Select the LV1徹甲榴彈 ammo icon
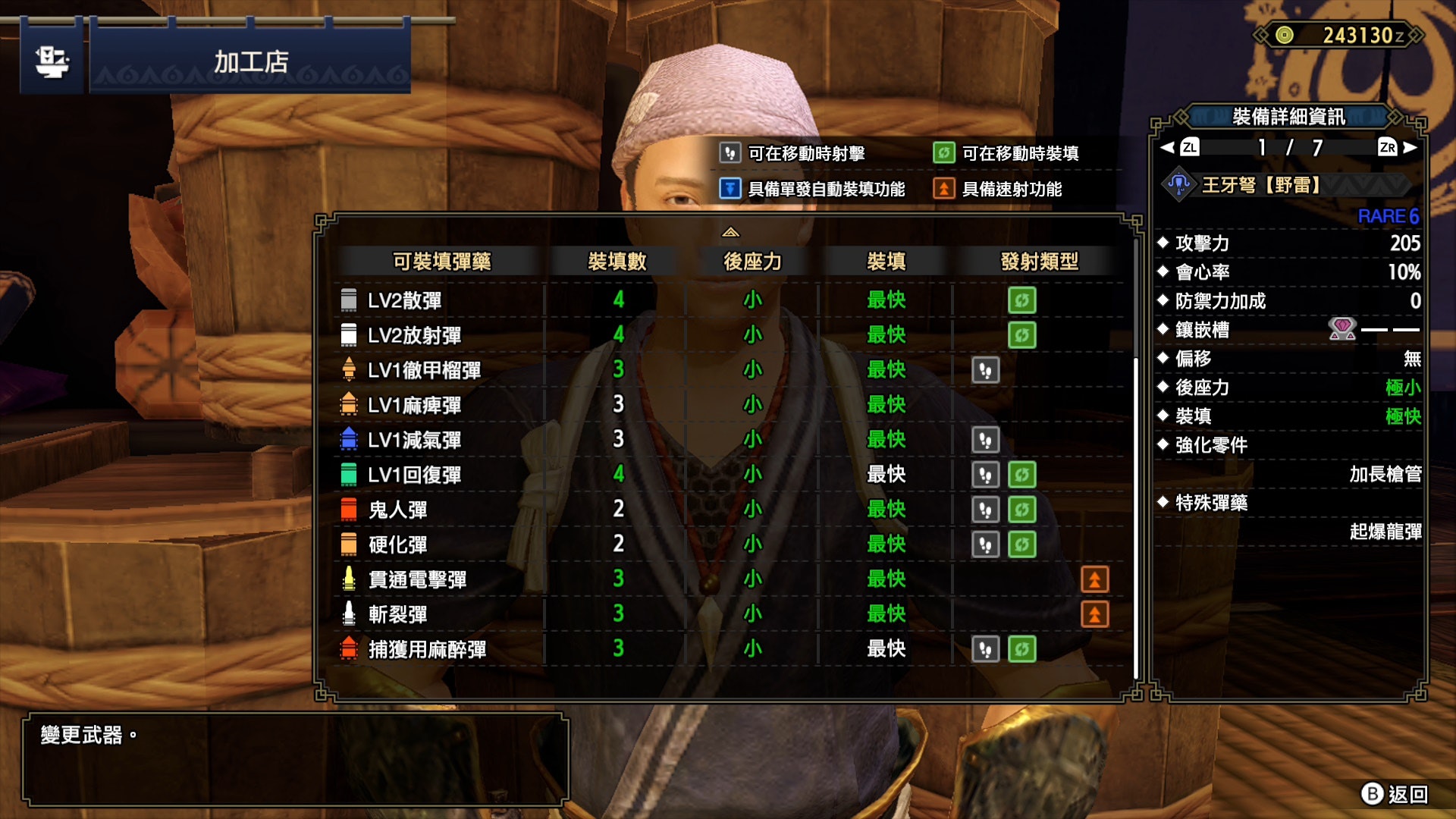This screenshot has width=1456, height=819. click(x=348, y=370)
